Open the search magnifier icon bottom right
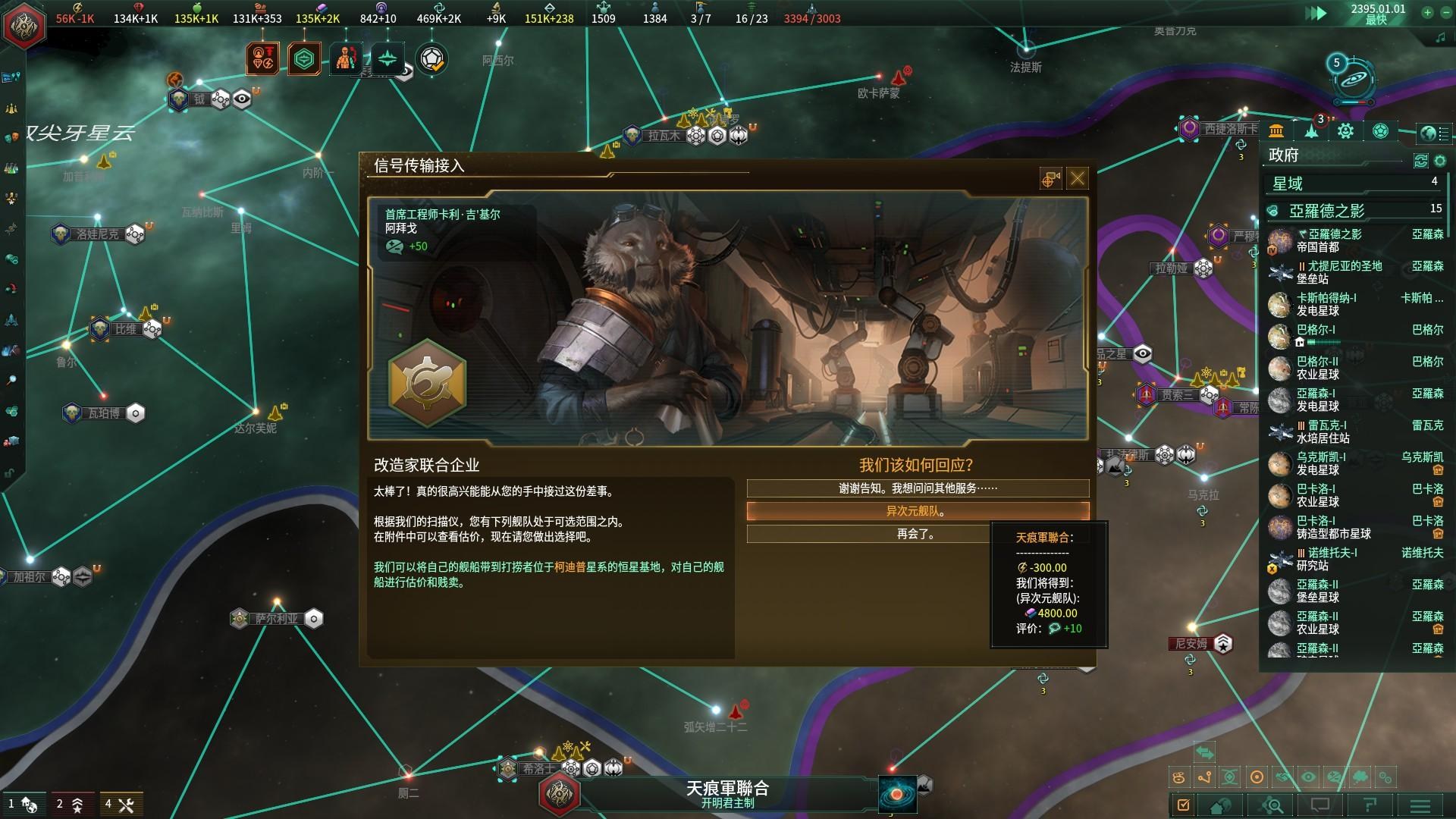Image resolution: width=1456 pixels, height=819 pixels. (1272, 805)
